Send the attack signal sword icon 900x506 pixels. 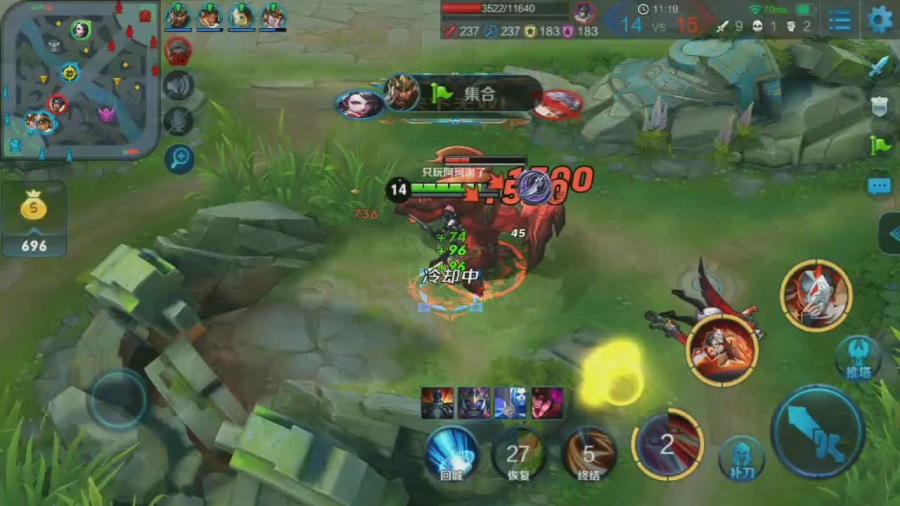[x=879, y=67]
